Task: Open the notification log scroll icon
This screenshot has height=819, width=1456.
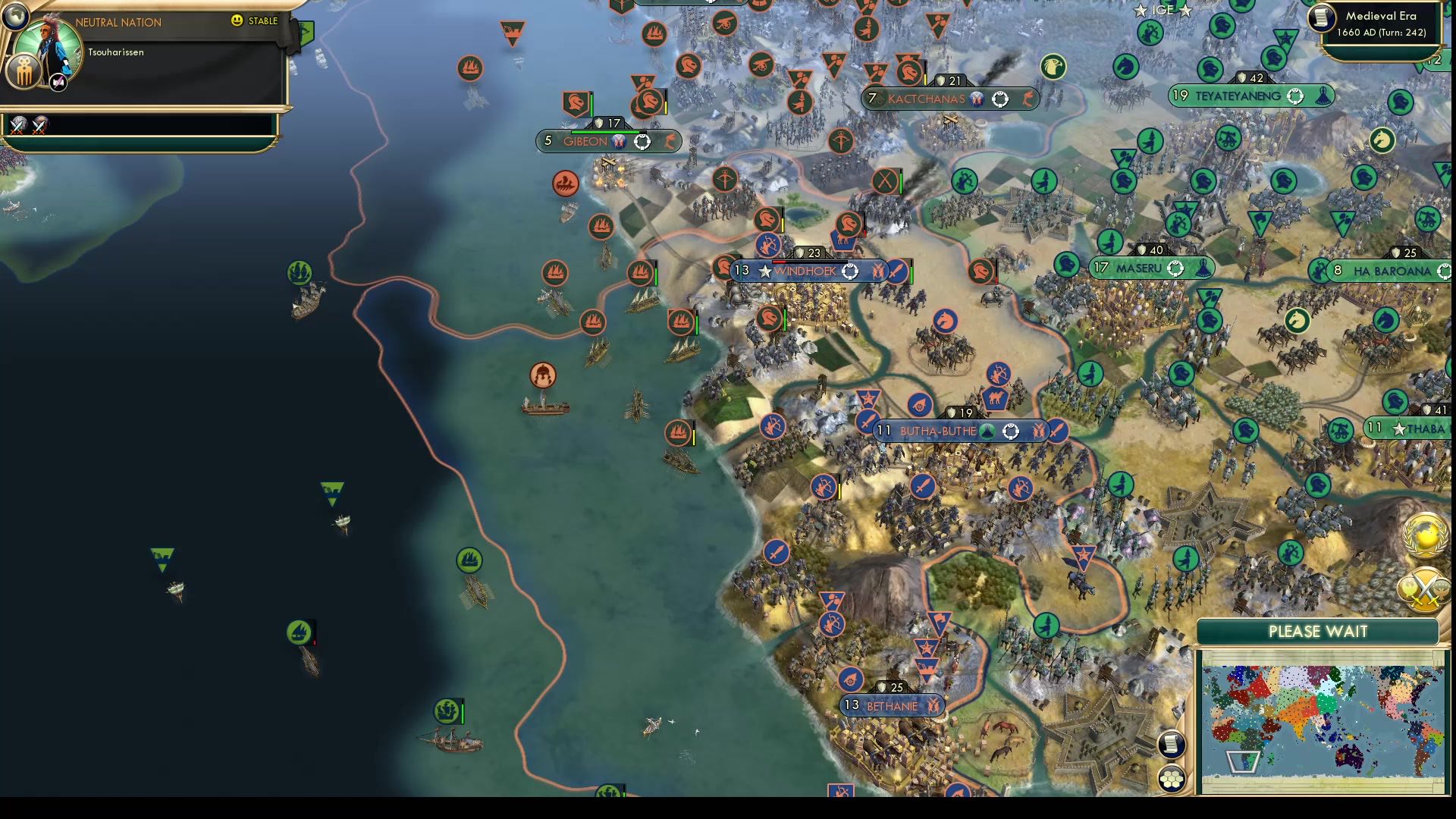Action: [1172, 744]
